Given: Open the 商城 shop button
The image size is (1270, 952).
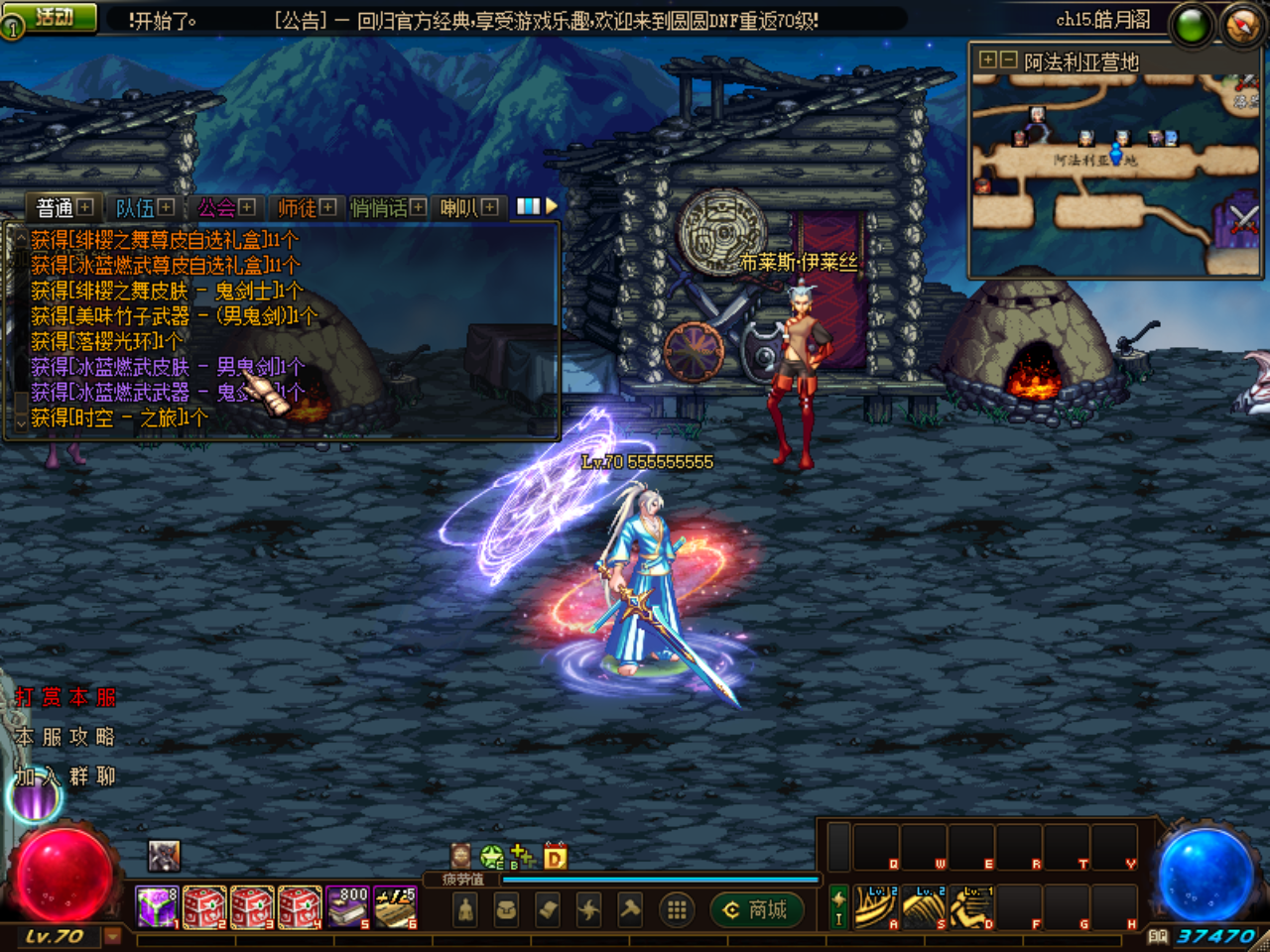Looking at the screenshot, I should pos(757,908).
